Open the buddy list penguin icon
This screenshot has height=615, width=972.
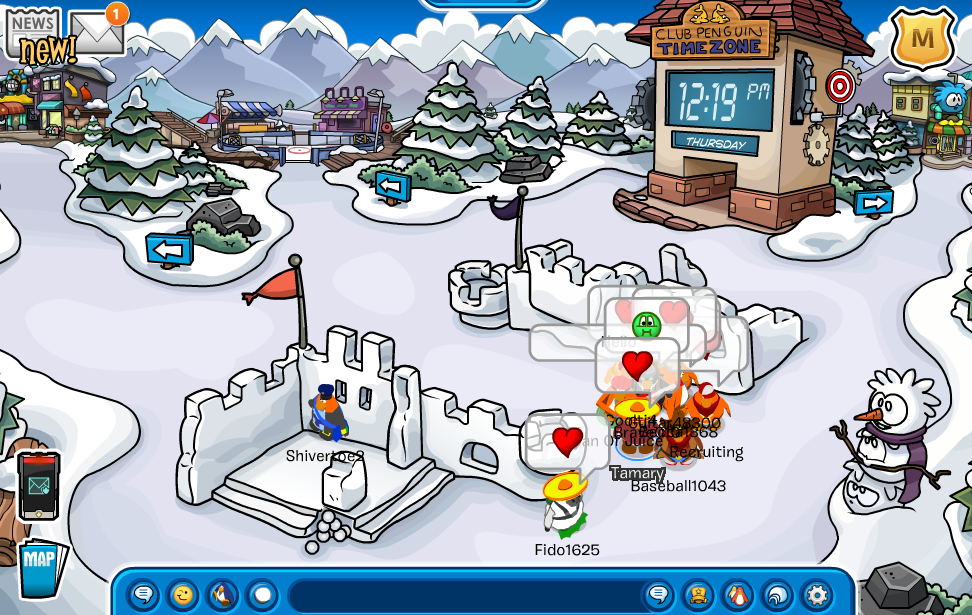[738, 595]
